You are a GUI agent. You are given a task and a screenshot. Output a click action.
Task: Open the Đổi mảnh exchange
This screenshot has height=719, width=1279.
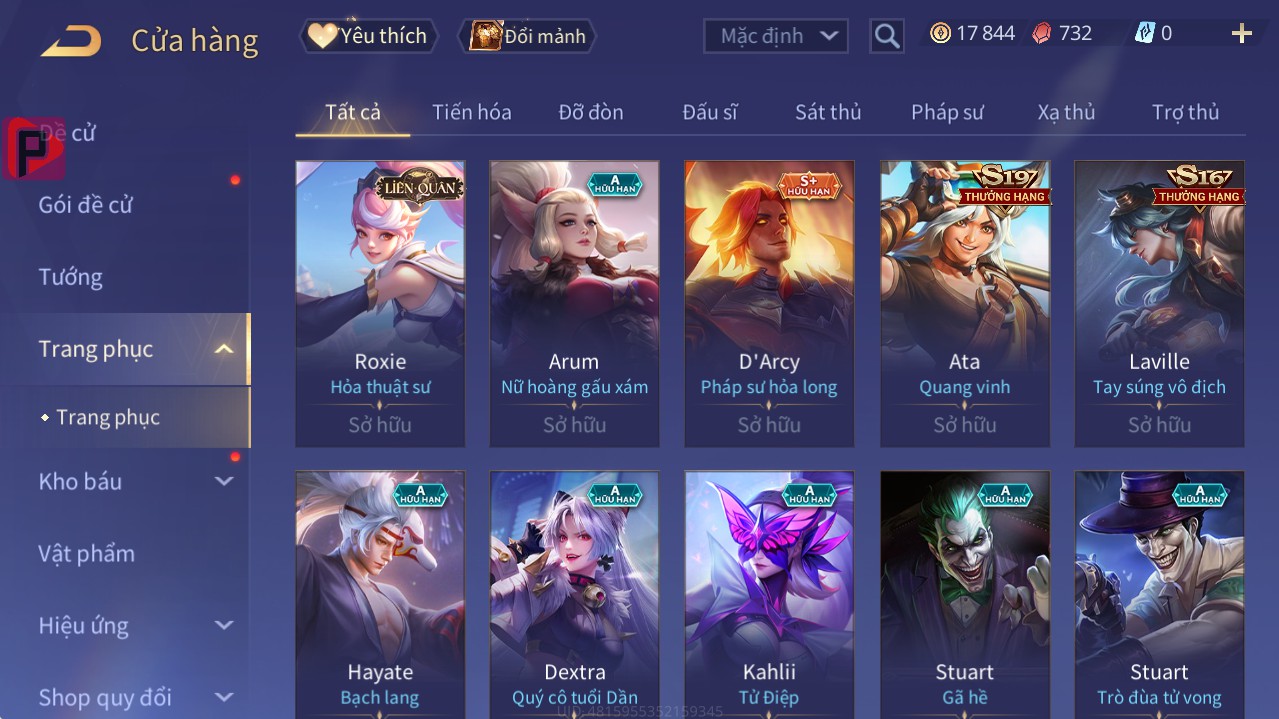(x=527, y=36)
